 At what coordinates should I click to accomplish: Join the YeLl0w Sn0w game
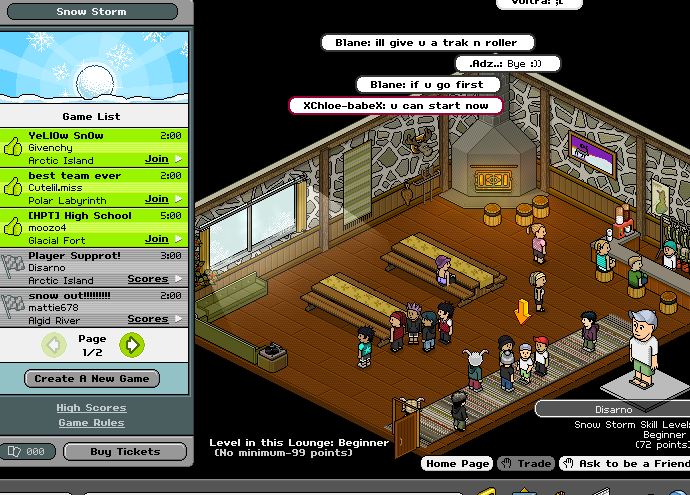pos(157,159)
